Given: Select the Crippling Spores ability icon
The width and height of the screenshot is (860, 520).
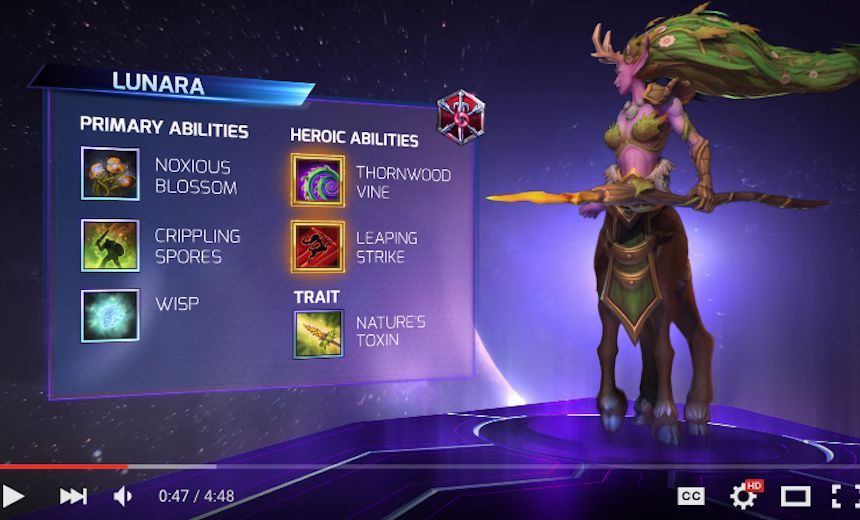Looking at the screenshot, I should [109, 245].
